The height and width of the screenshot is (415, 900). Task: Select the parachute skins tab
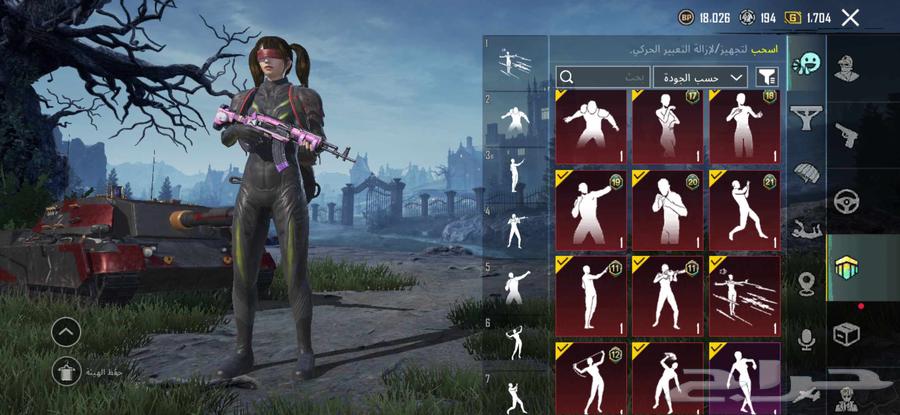tap(806, 174)
